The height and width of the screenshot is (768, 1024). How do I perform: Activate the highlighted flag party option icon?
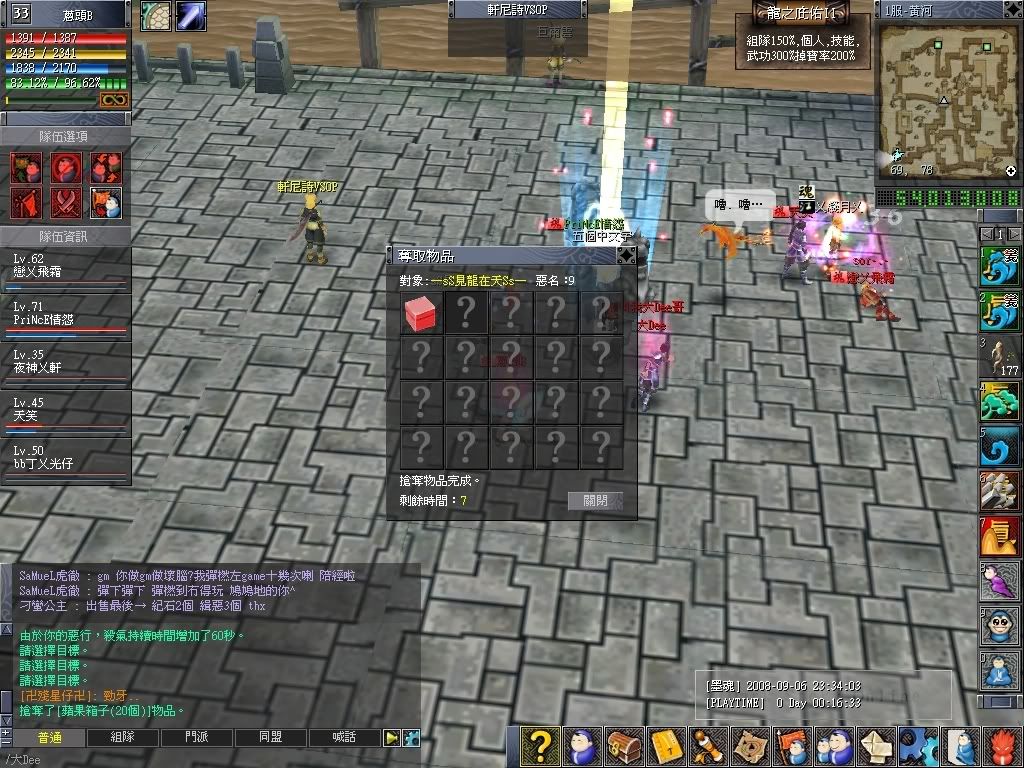click(x=106, y=203)
